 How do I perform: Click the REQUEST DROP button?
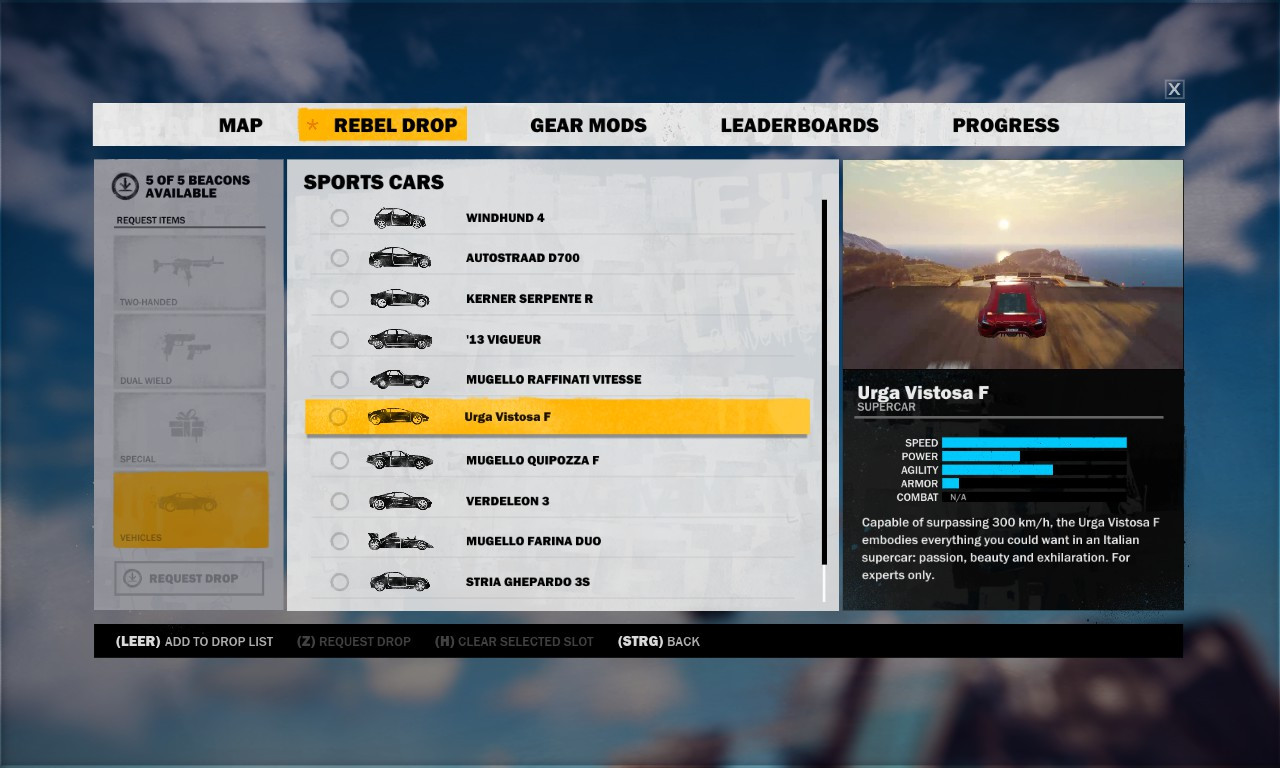pos(189,578)
